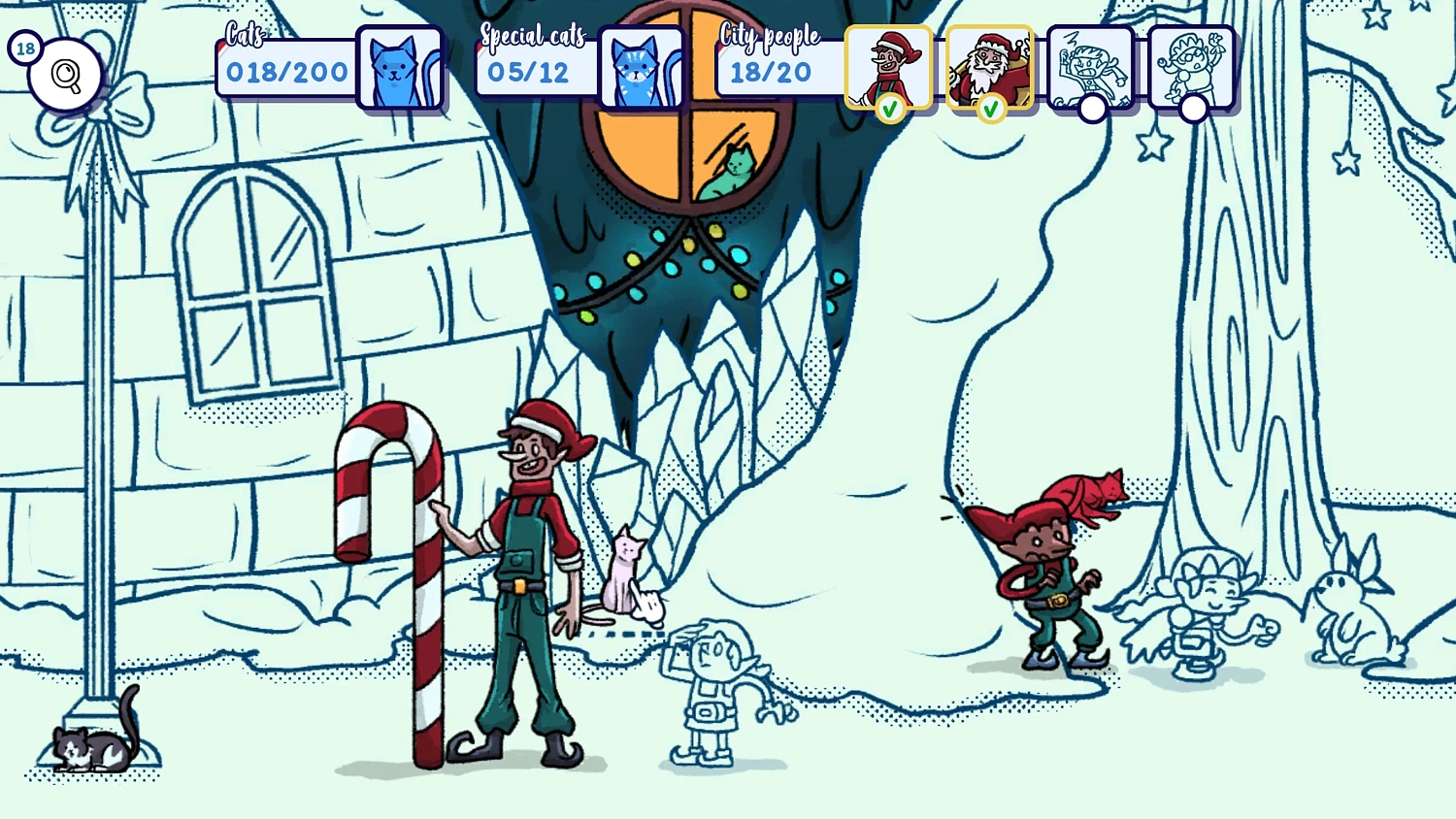Click the green checkmark under Santa's portrait

tap(991, 110)
